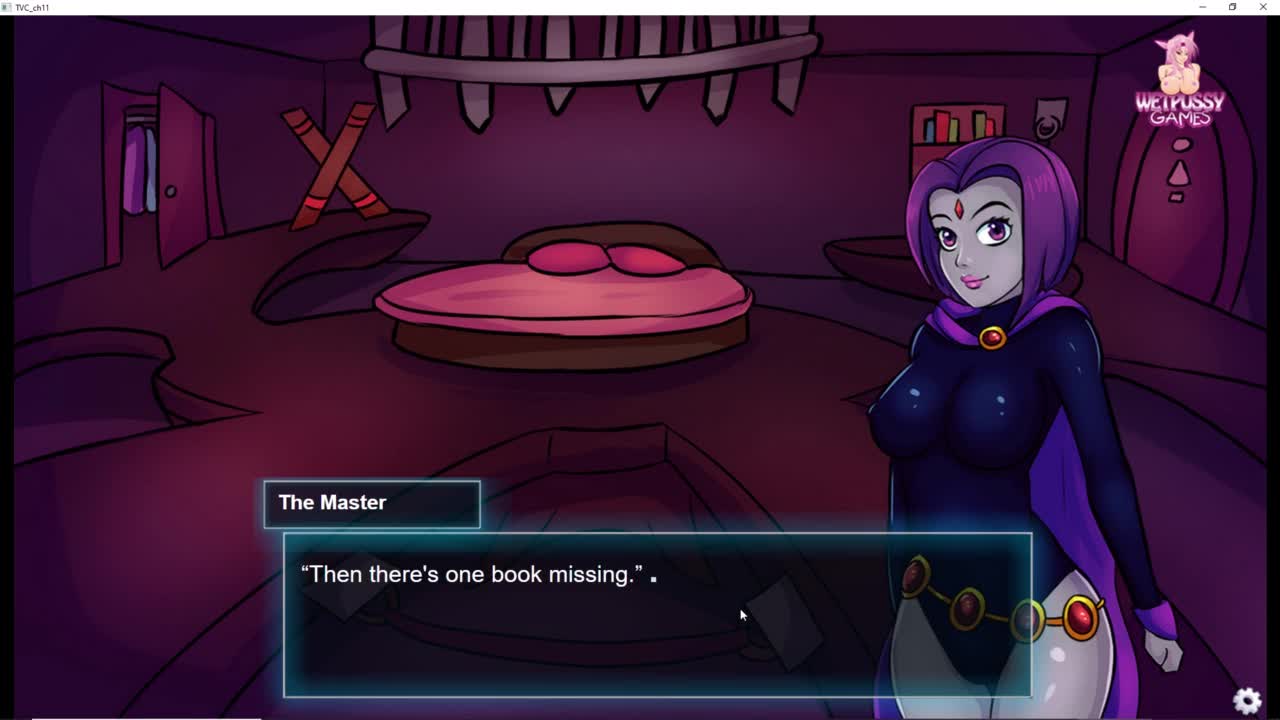Advance the dialogue text box

click(657, 614)
